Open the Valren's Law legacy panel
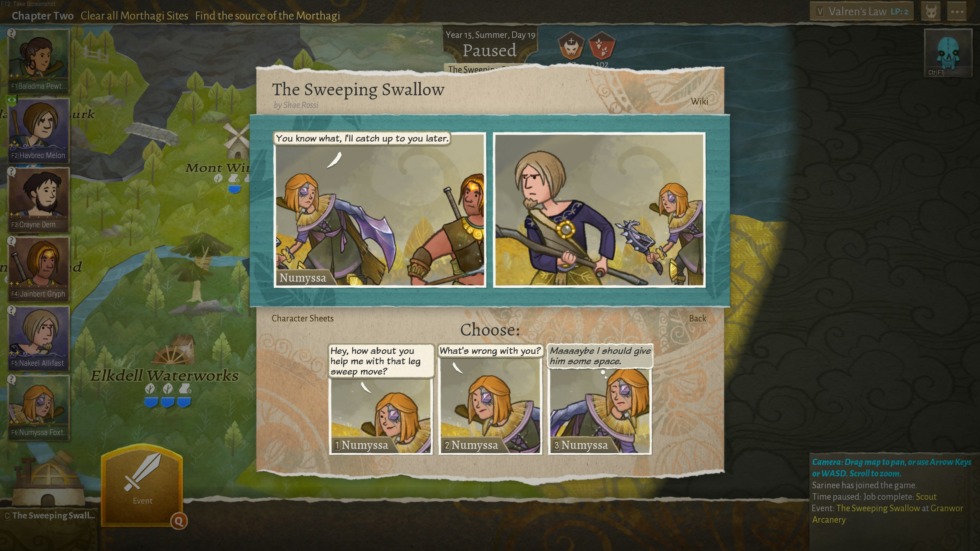Screen dimensions: 980x551 pyautogui.click(x=860, y=12)
